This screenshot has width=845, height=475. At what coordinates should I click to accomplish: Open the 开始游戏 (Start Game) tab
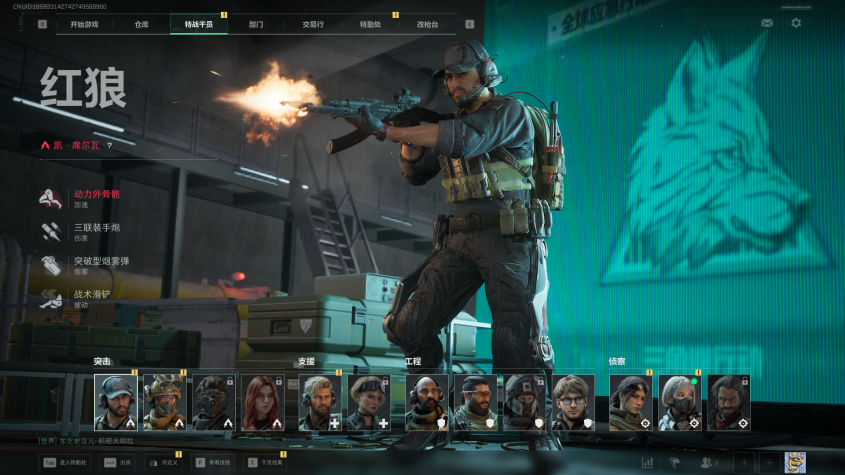[x=85, y=23]
